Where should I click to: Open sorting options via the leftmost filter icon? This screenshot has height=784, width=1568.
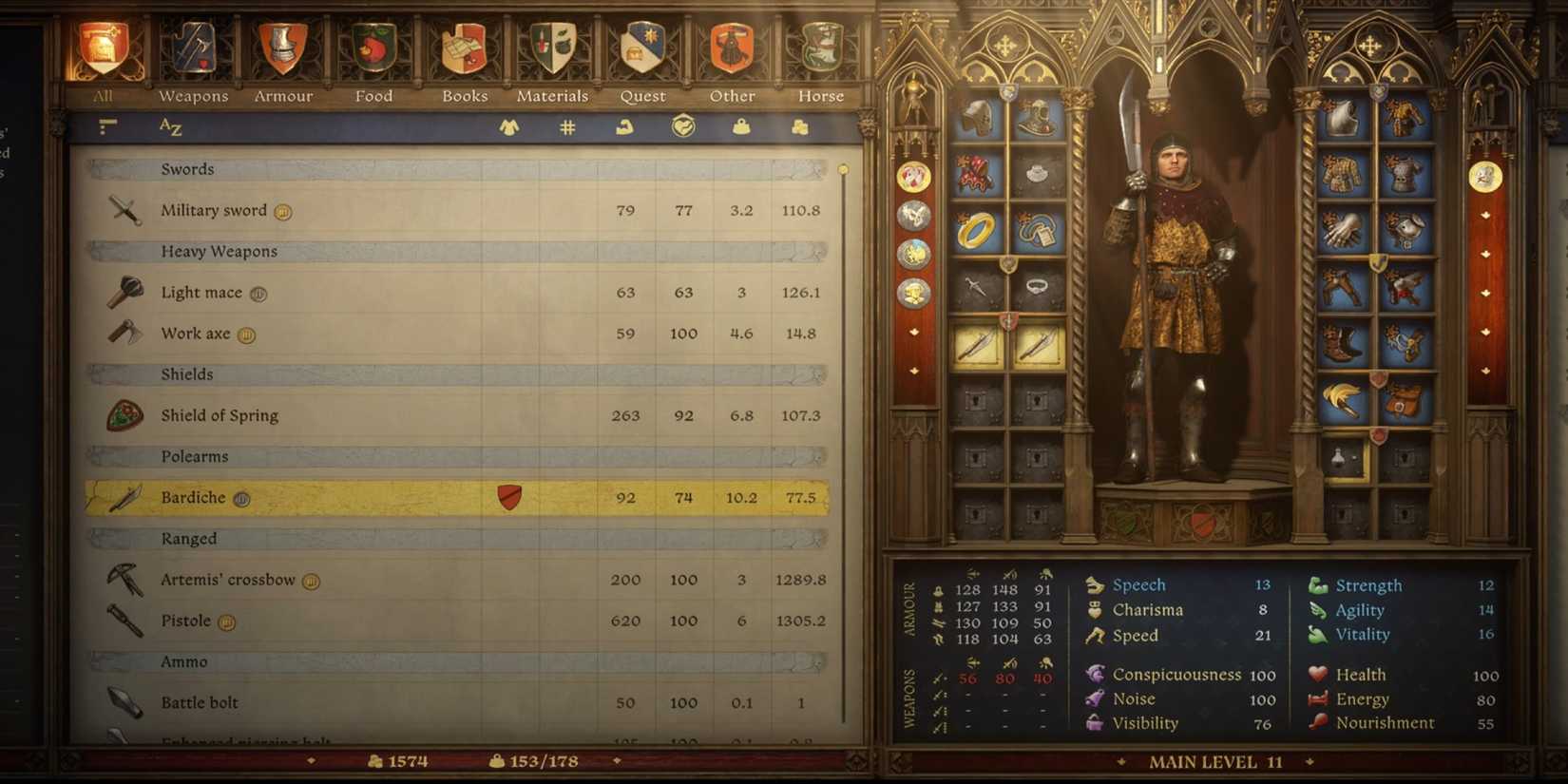107,126
